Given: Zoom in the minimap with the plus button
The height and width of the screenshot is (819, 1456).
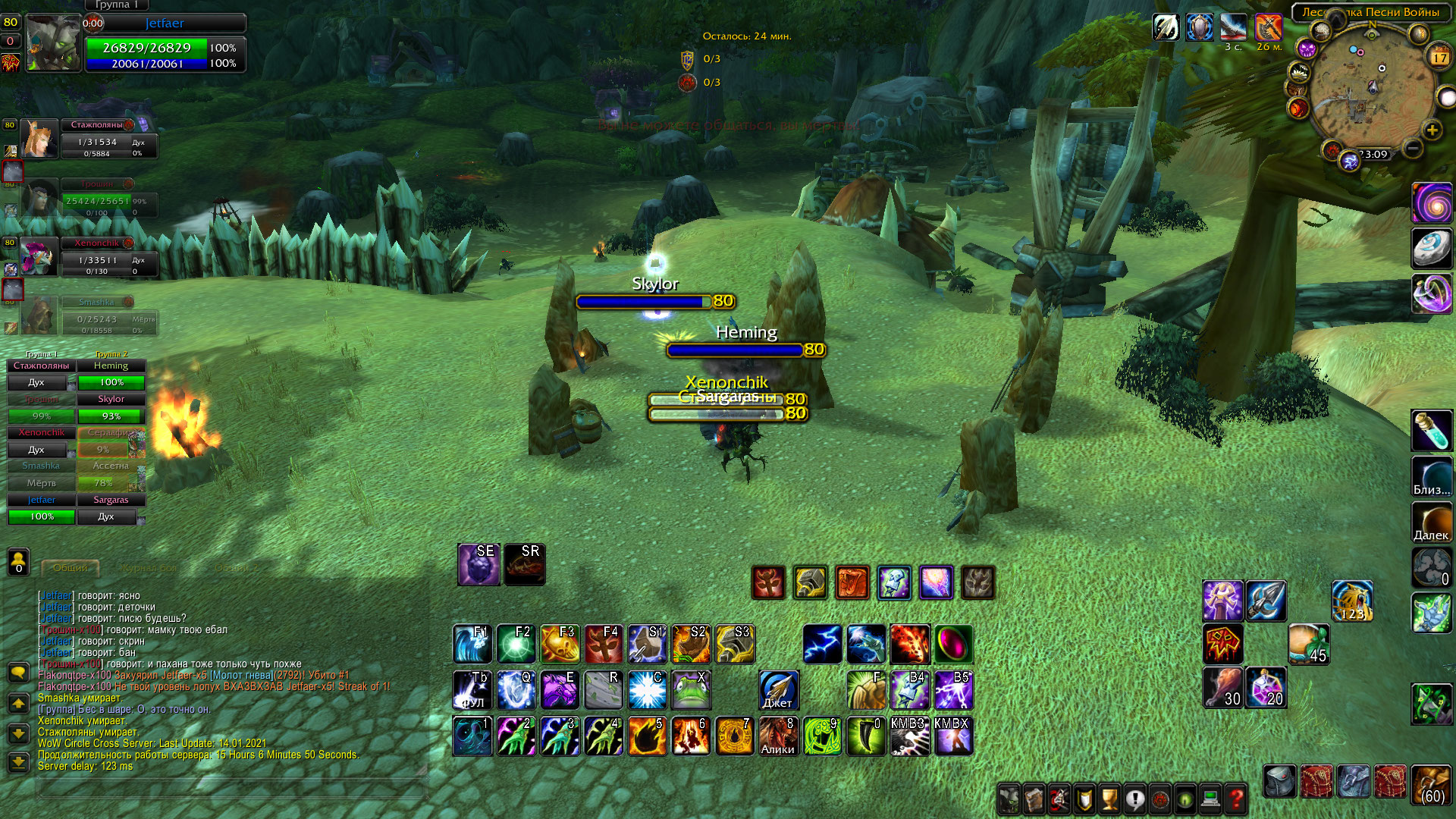Looking at the screenshot, I should (x=1432, y=130).
